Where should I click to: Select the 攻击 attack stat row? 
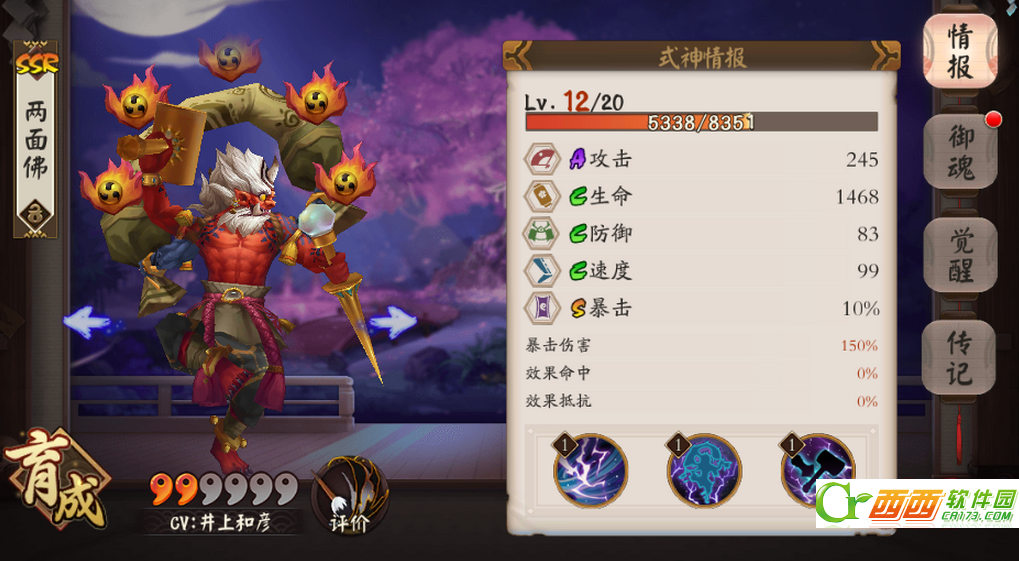(702, 160)
